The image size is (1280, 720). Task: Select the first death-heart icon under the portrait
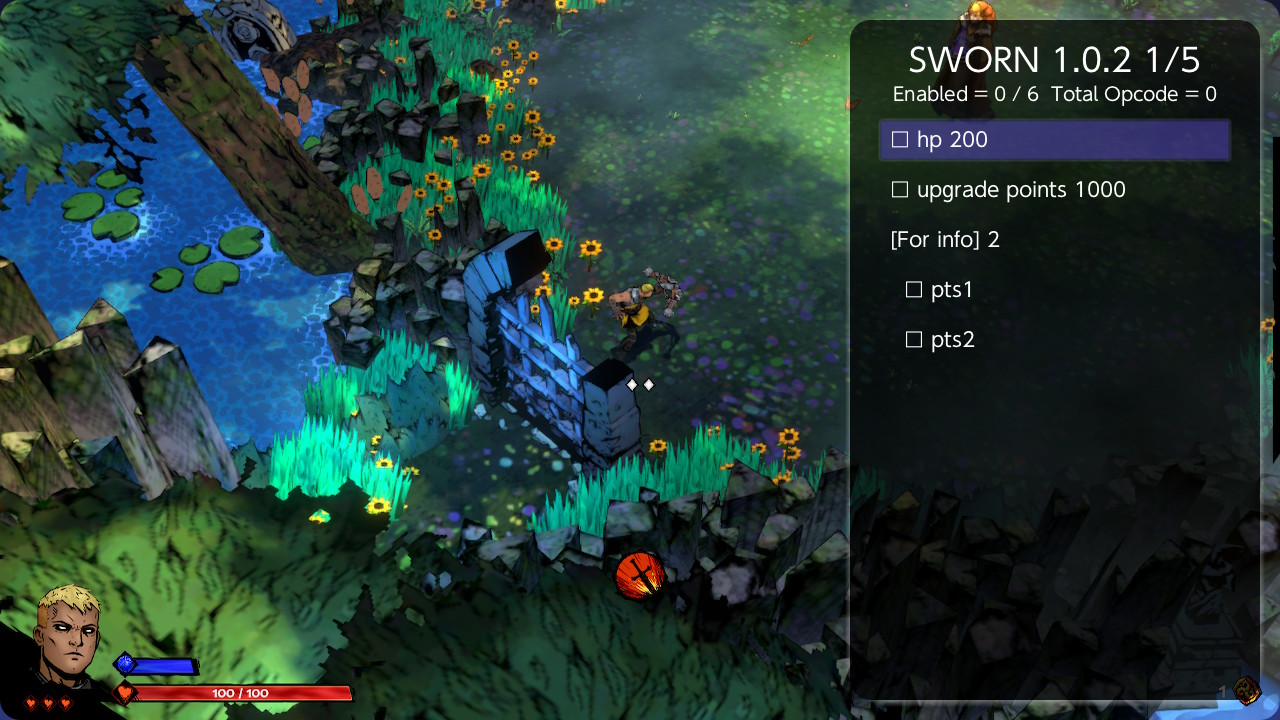(x=31, y=702)
